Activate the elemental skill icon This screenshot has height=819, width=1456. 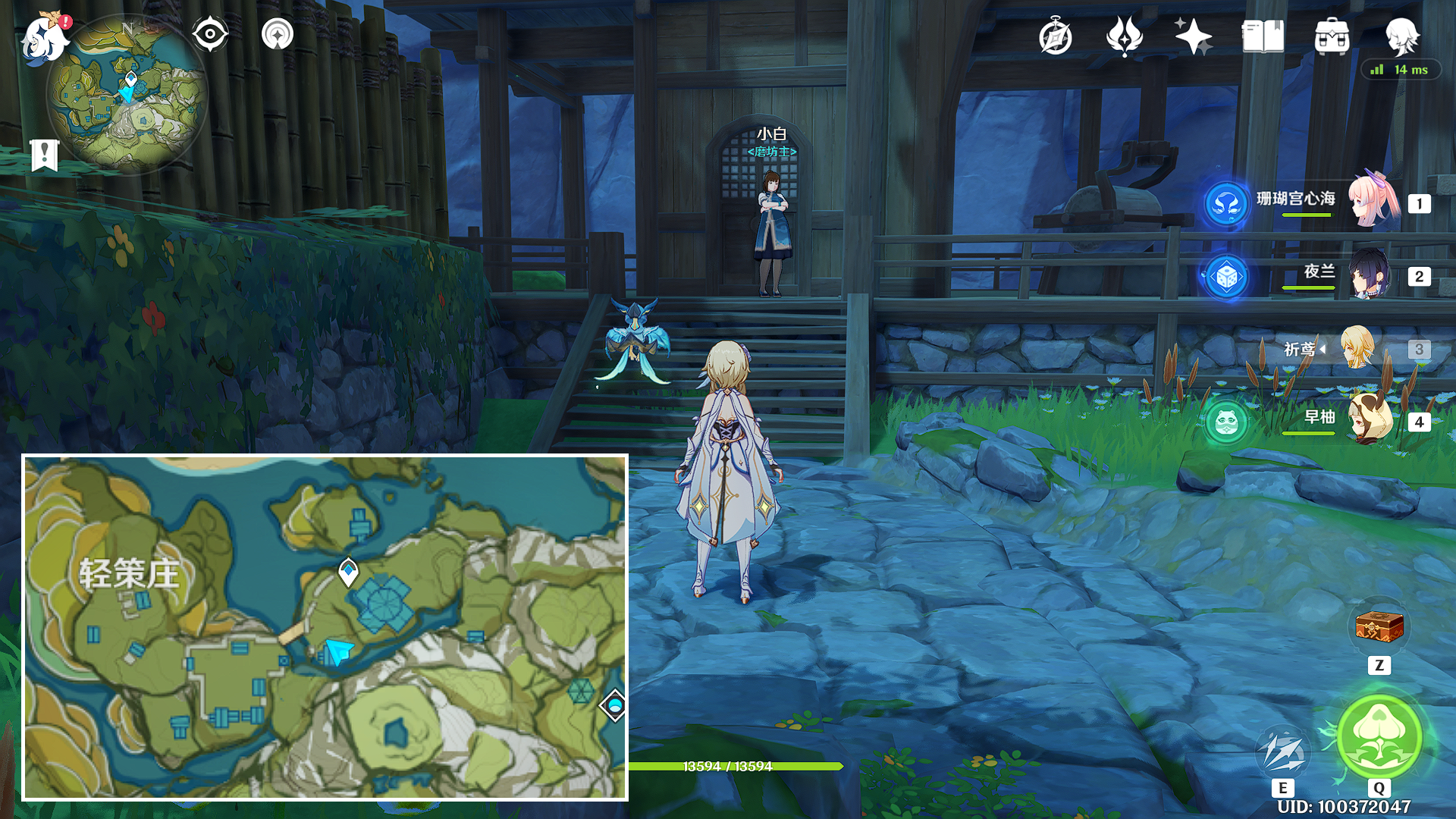pos(1282,751)
